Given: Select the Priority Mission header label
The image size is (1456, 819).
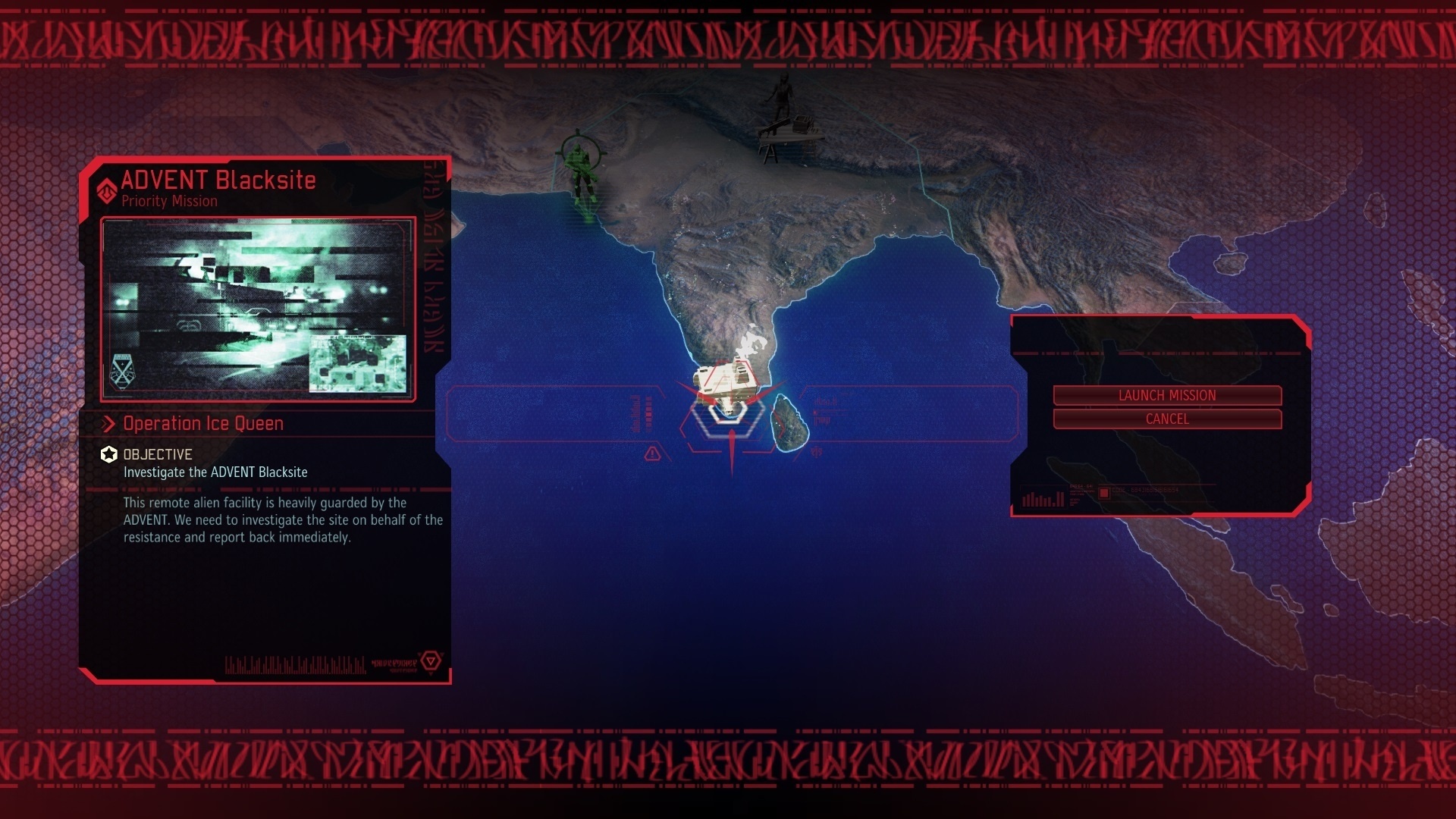Looking at the screenshot, I should [168, 202].
